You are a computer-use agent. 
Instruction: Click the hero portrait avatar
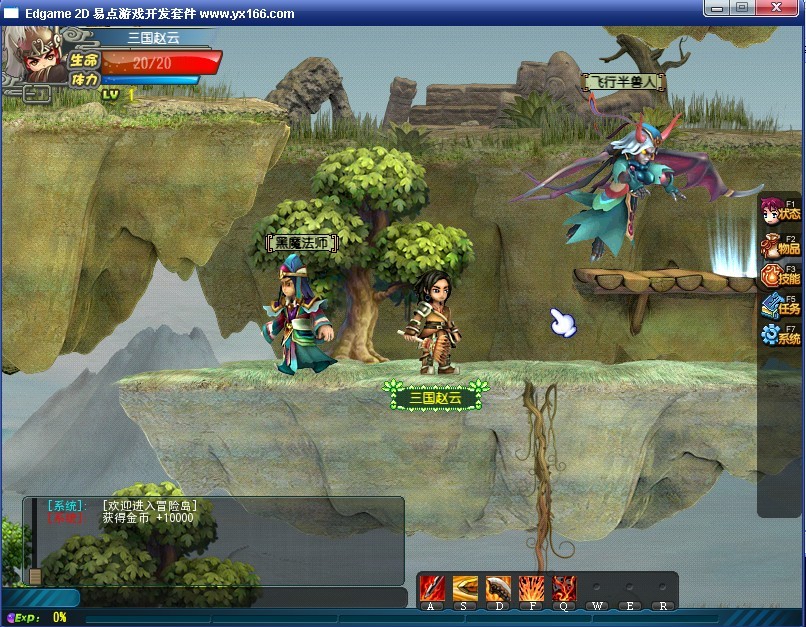(36, 58)
